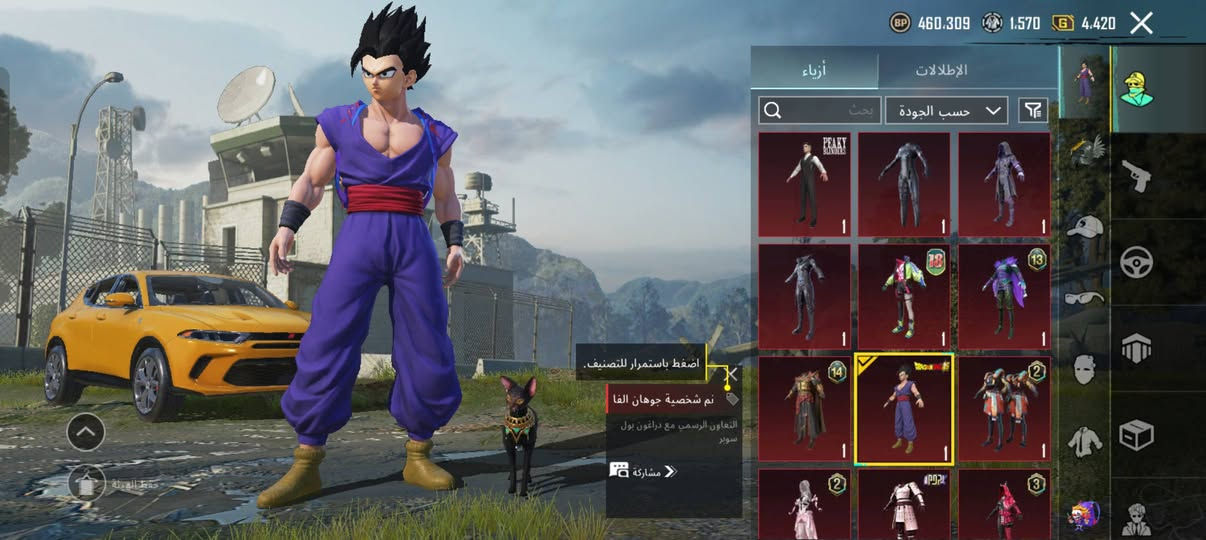Close the inventory with the top-right X

click(1141, 23)
